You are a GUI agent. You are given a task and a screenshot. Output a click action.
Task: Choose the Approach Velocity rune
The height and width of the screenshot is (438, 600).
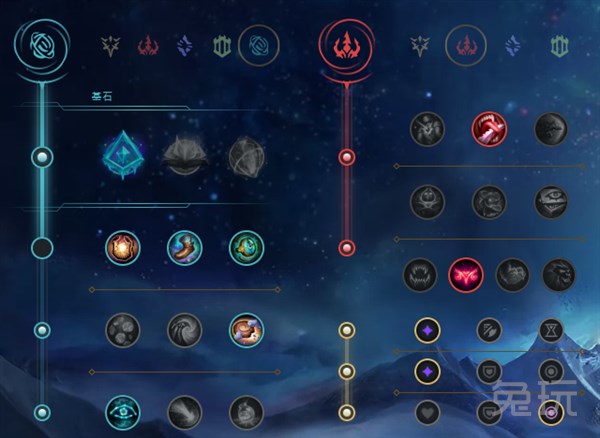tap(185, 411)
